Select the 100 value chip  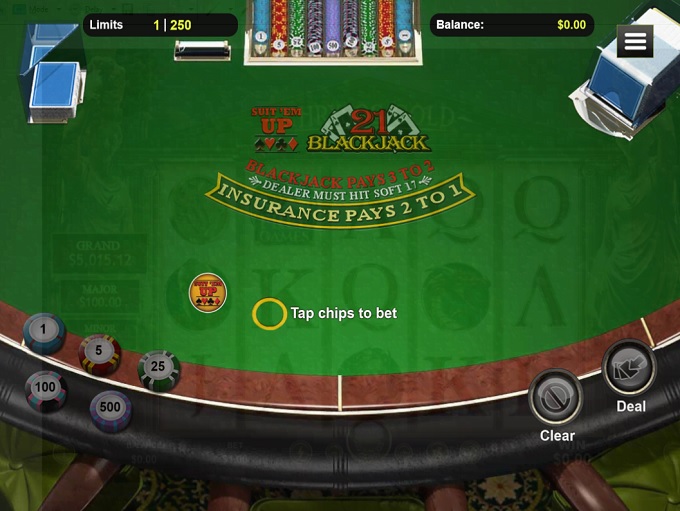pyautogui.click(x=46, y=389)
